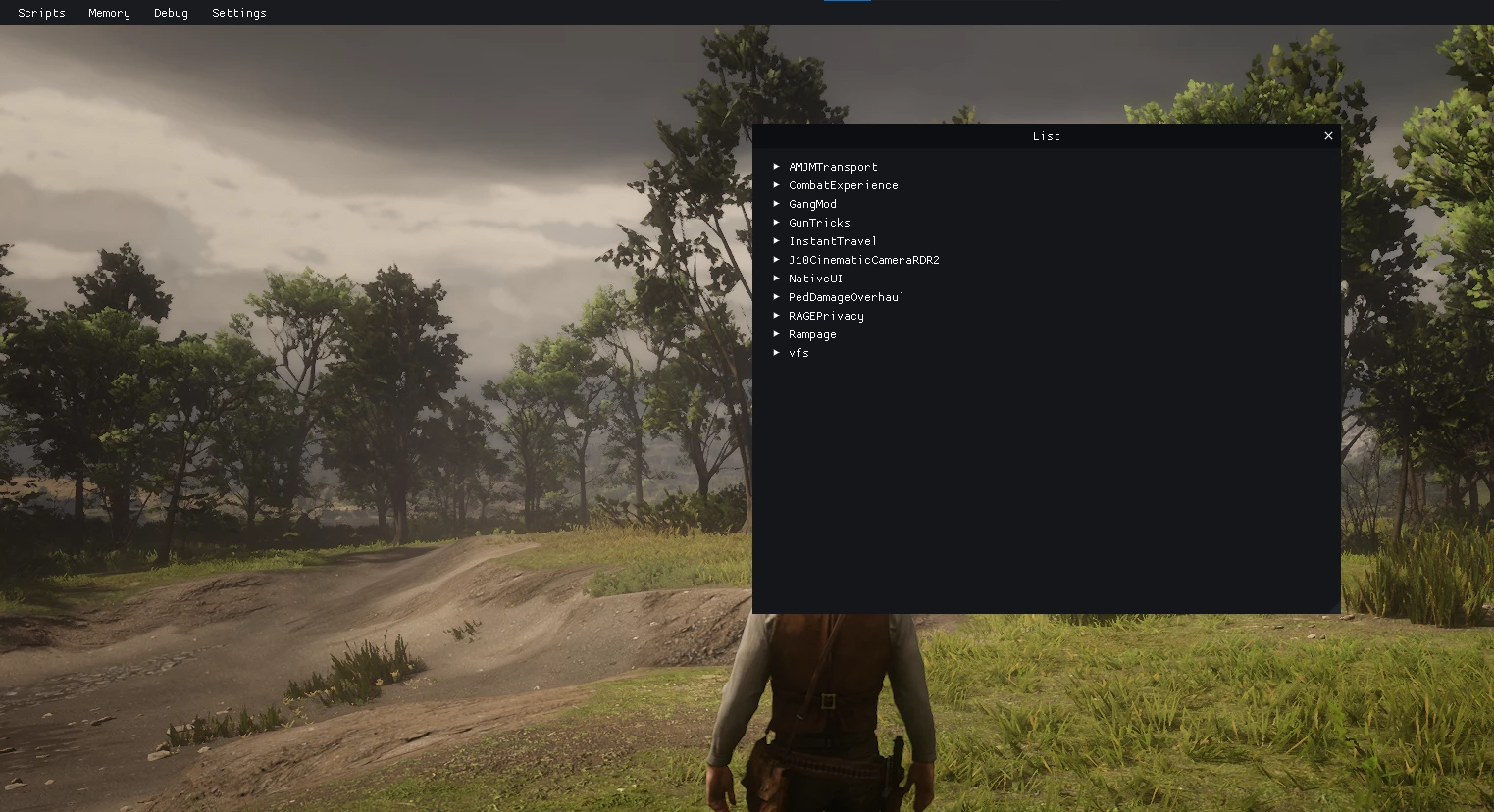The width and height of the screenshot is (1494, 812).
Task: Expand the Rampage list item
Action: (x=777, y=334)
